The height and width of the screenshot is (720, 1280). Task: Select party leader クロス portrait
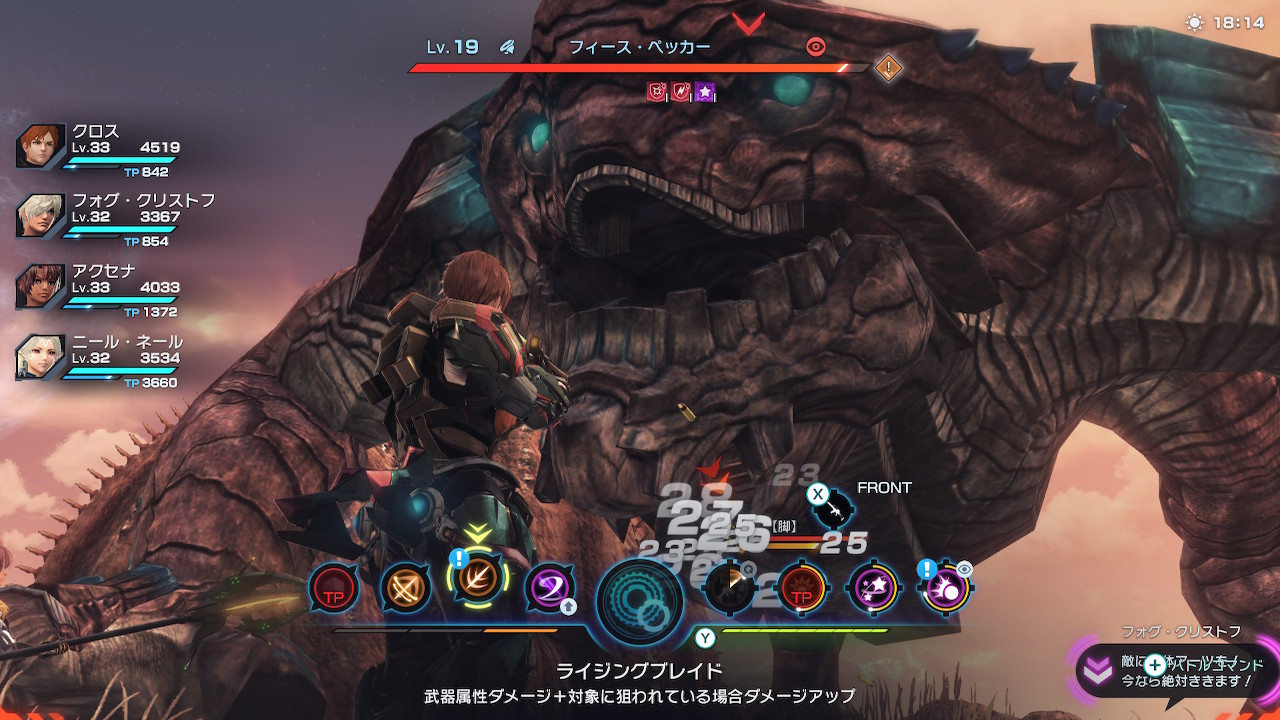coord(41,147)
